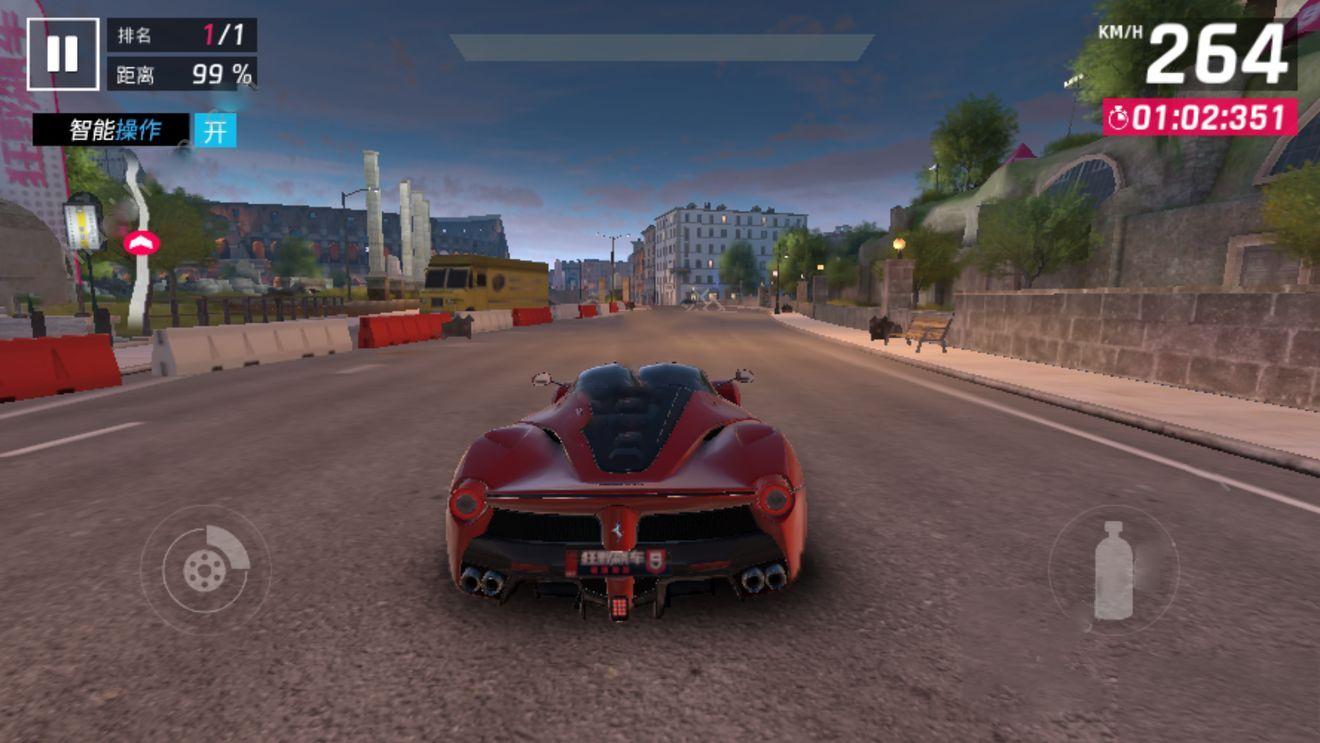Pause the race

62,54
